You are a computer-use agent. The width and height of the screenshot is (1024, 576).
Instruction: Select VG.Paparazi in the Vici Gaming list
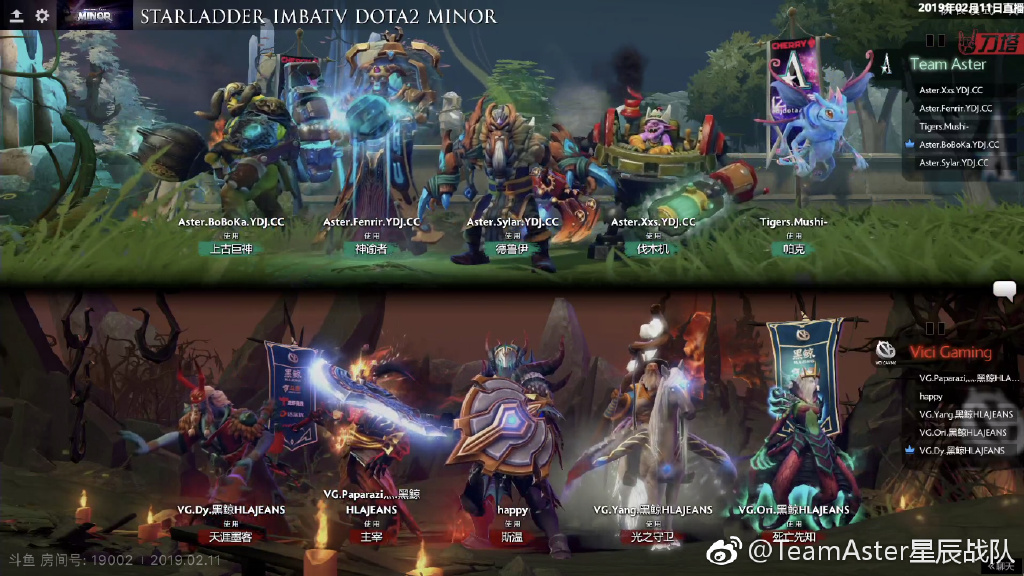coord(968,378)
